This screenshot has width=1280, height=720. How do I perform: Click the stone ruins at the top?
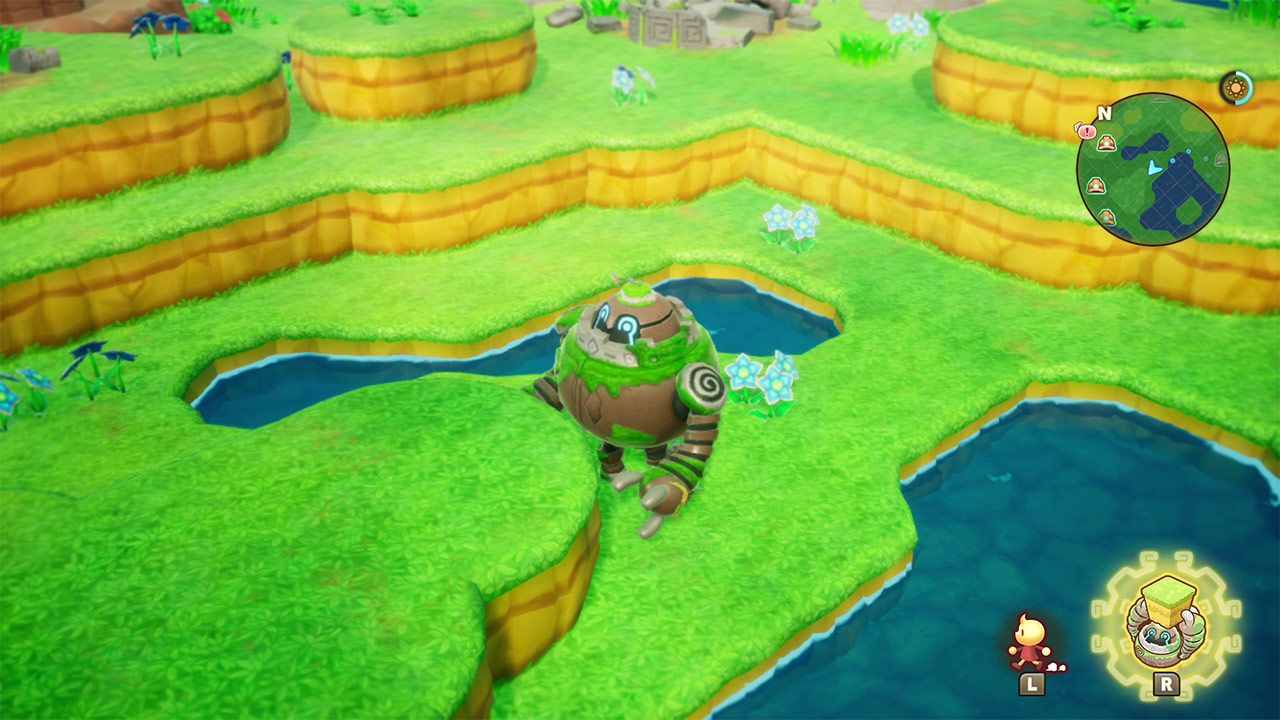coord(665,25)
